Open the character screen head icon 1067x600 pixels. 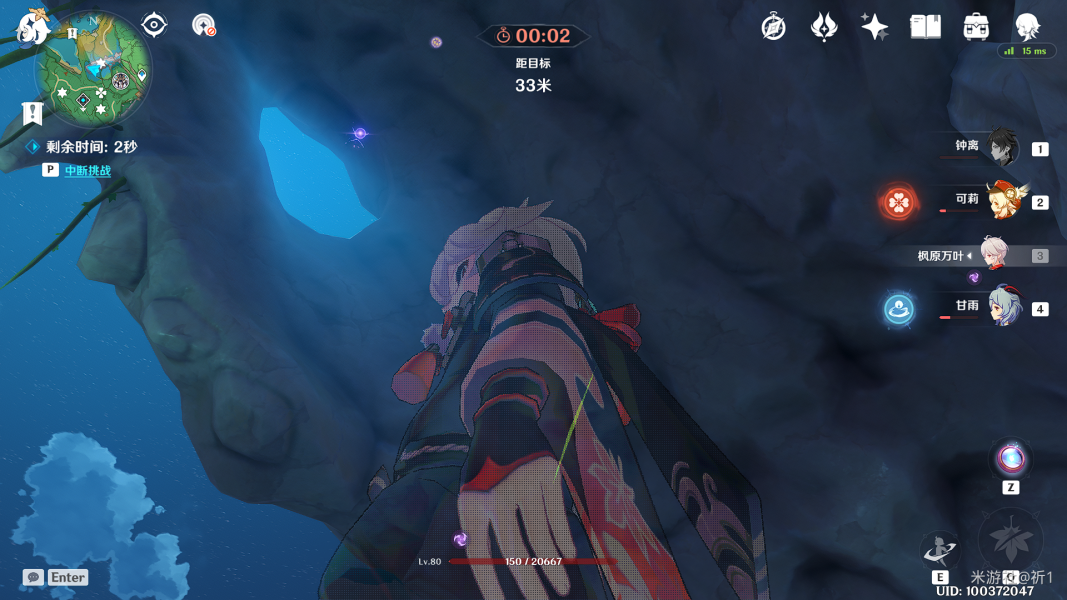tap(1027, 25)
